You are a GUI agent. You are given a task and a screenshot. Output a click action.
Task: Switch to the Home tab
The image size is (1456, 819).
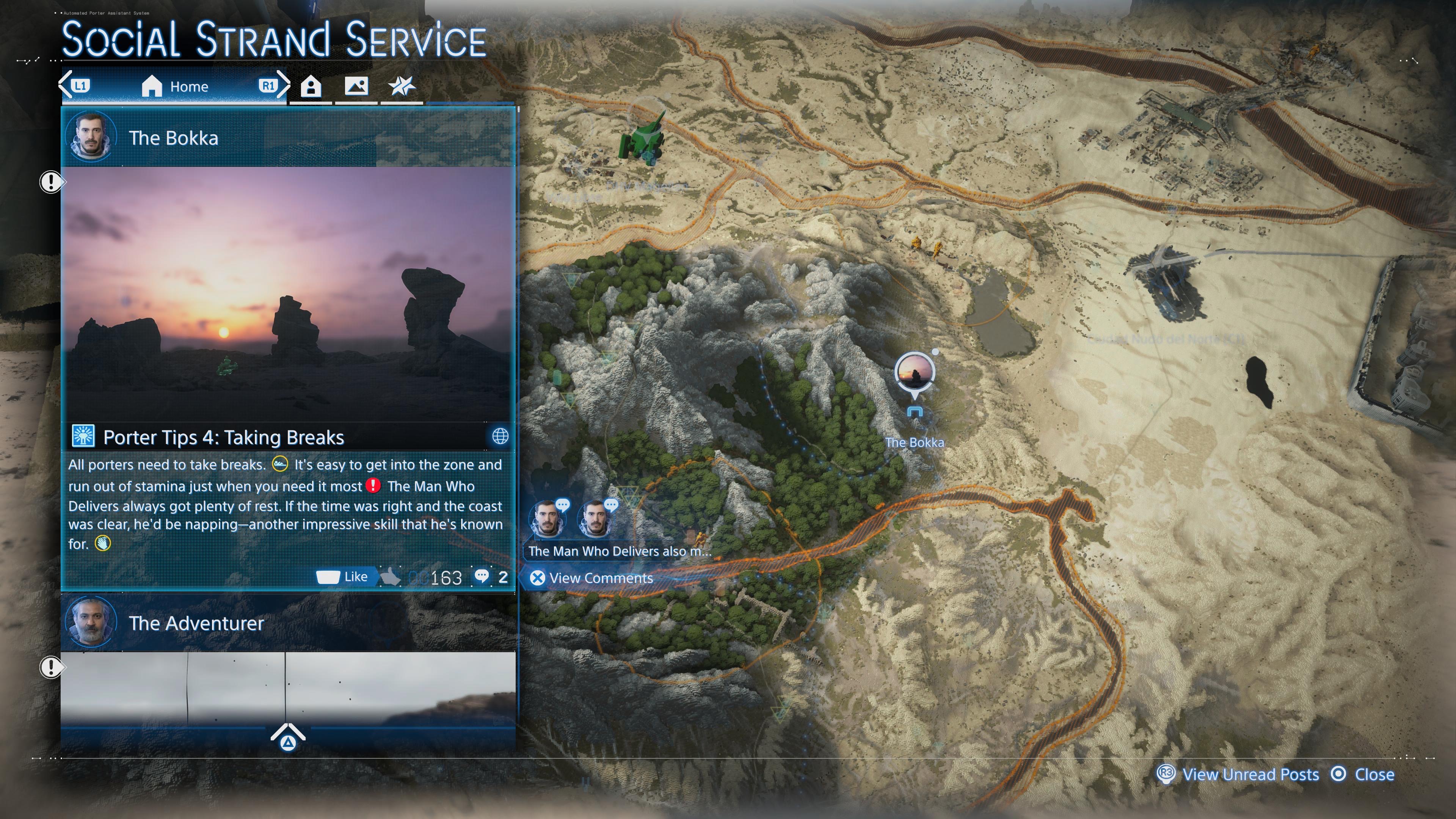(x=175, y=86)
